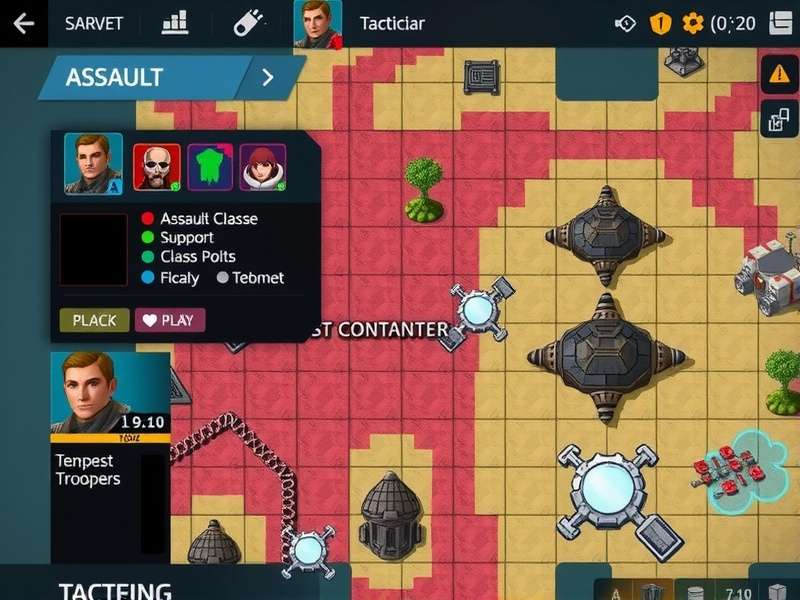
Task: Click the orange warning triangle button
Action: [x=779, y=73]
